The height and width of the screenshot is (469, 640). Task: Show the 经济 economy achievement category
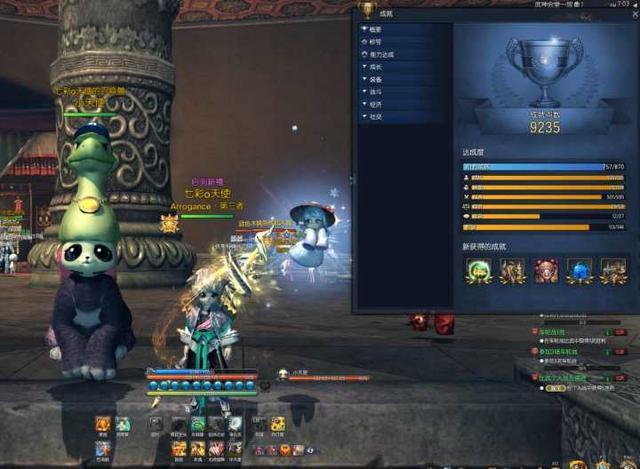376,103
